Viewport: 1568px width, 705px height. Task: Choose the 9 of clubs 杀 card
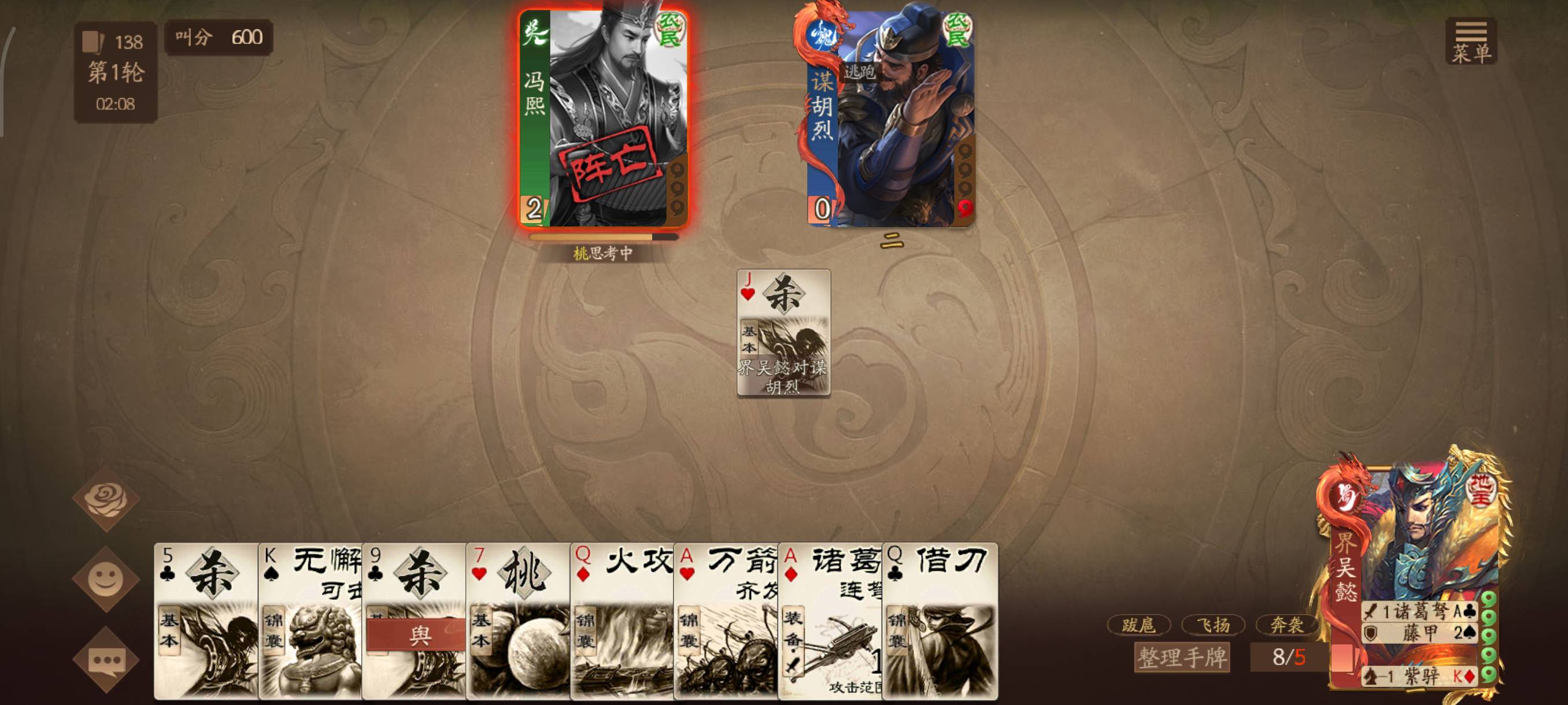[414, 621]
